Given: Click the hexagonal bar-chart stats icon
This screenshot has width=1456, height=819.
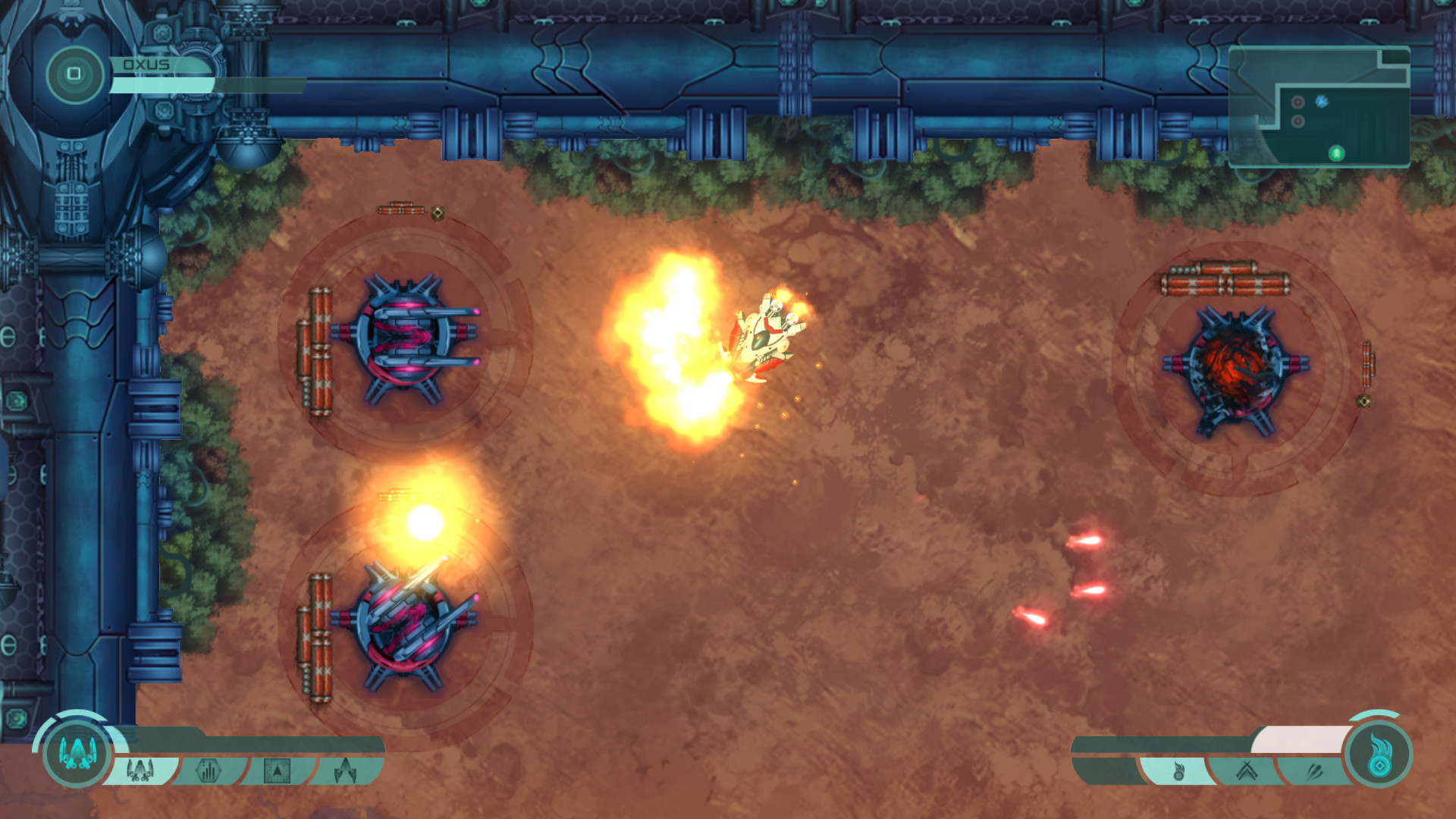Looking at the screenshot, I should (209, 770).
